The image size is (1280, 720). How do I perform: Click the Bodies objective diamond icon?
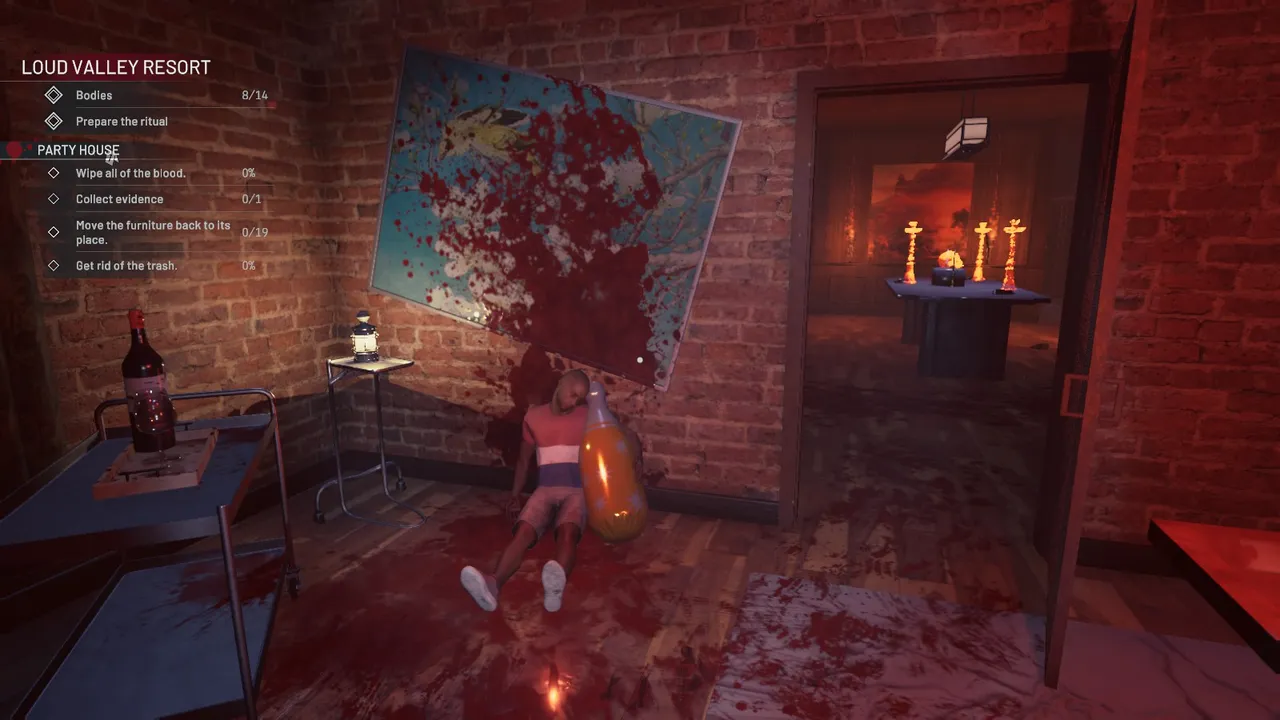point(56,94)
